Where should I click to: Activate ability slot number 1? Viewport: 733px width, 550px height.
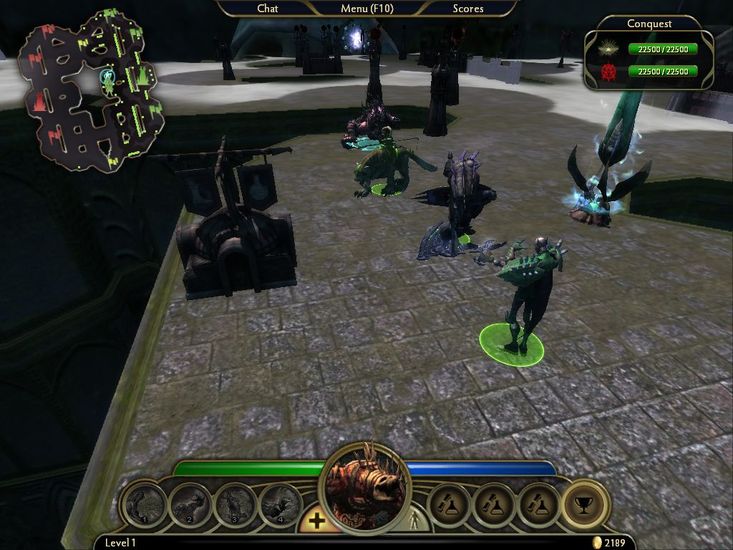(144, 504)
